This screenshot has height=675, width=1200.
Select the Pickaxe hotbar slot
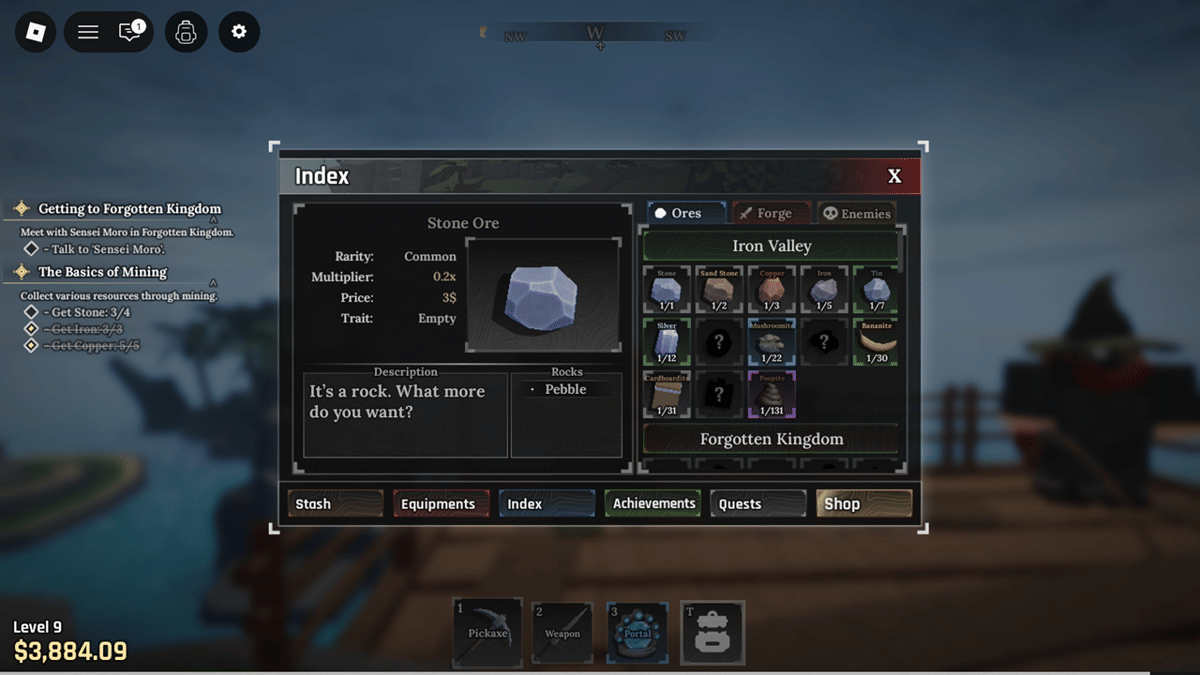488,633
